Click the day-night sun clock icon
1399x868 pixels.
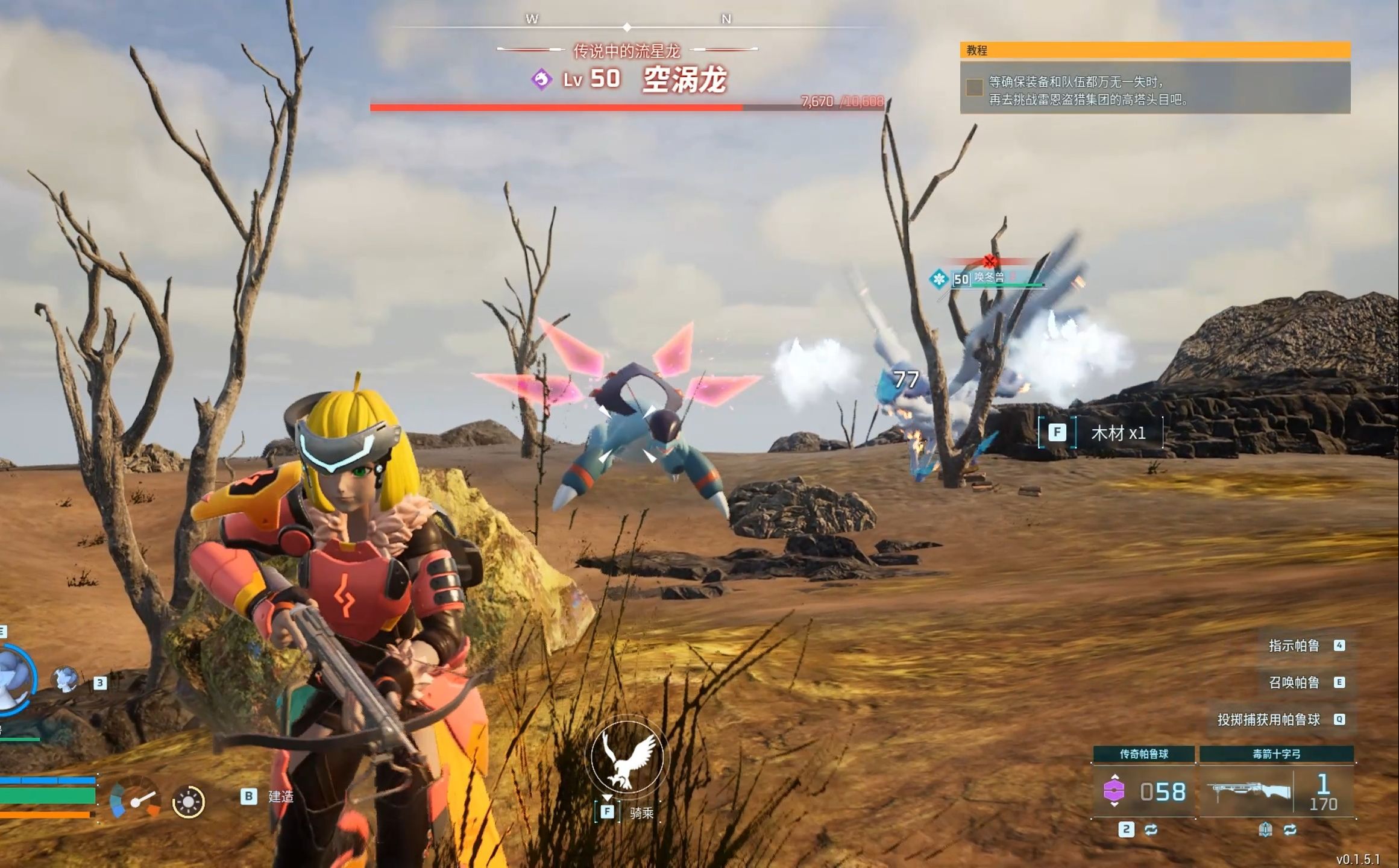pos(188,802)
